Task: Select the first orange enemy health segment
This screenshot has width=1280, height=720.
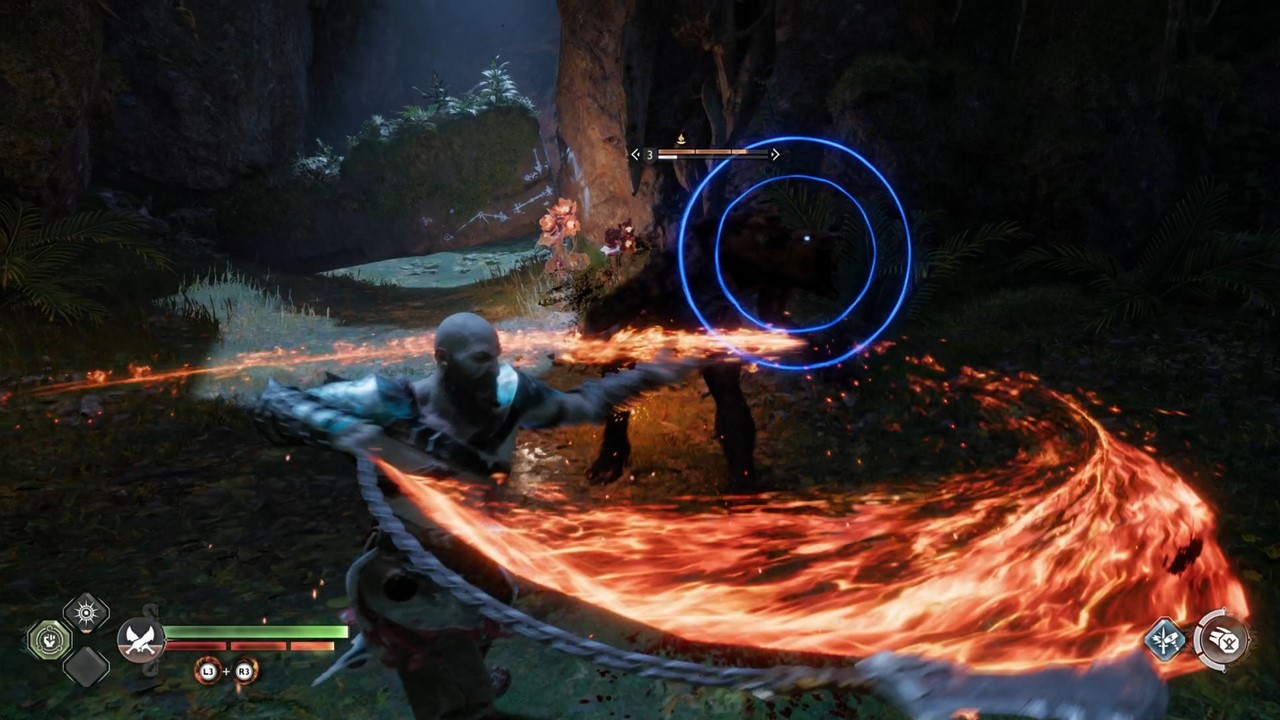Action: [676, 151]
